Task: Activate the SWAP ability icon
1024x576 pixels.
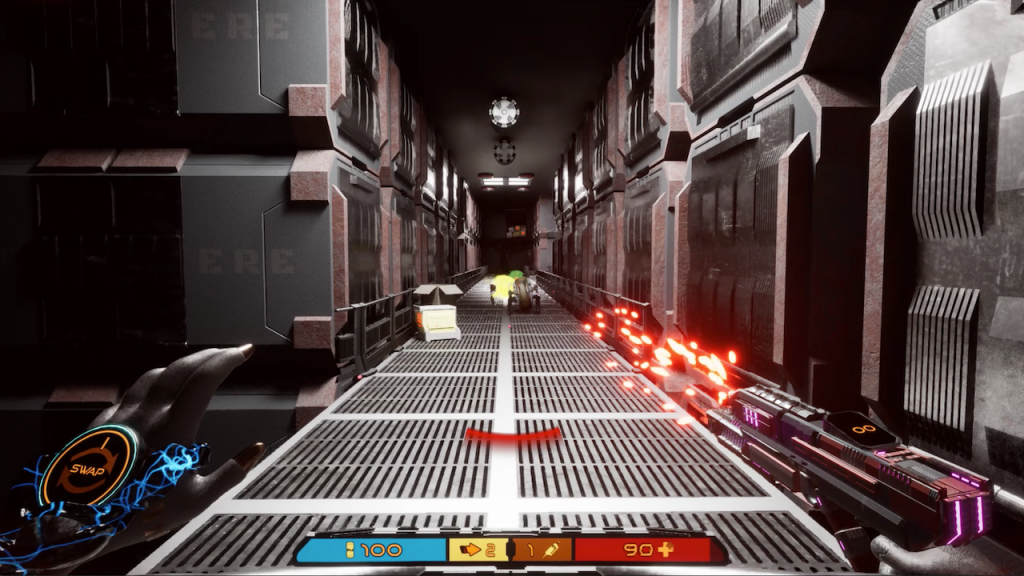Action: point(89,469)
